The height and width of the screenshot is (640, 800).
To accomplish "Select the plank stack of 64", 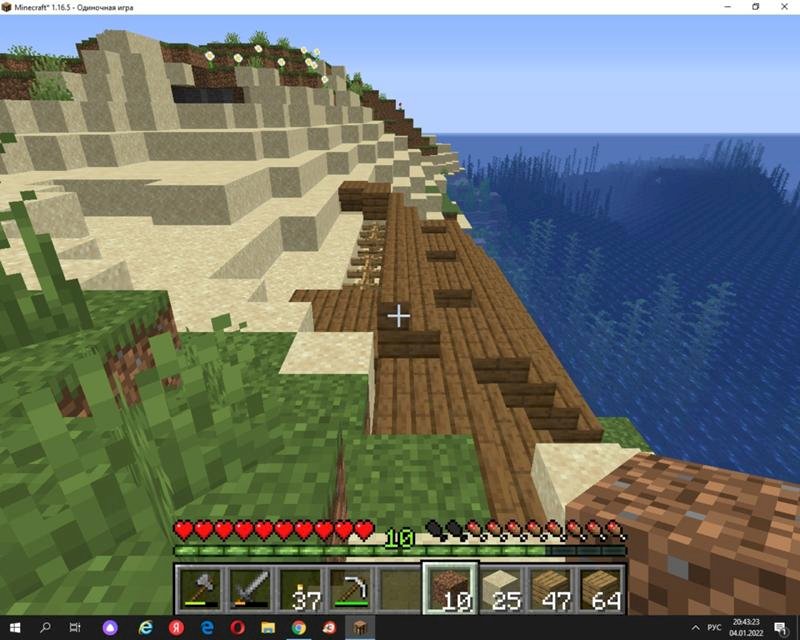I will pos(600,587).
